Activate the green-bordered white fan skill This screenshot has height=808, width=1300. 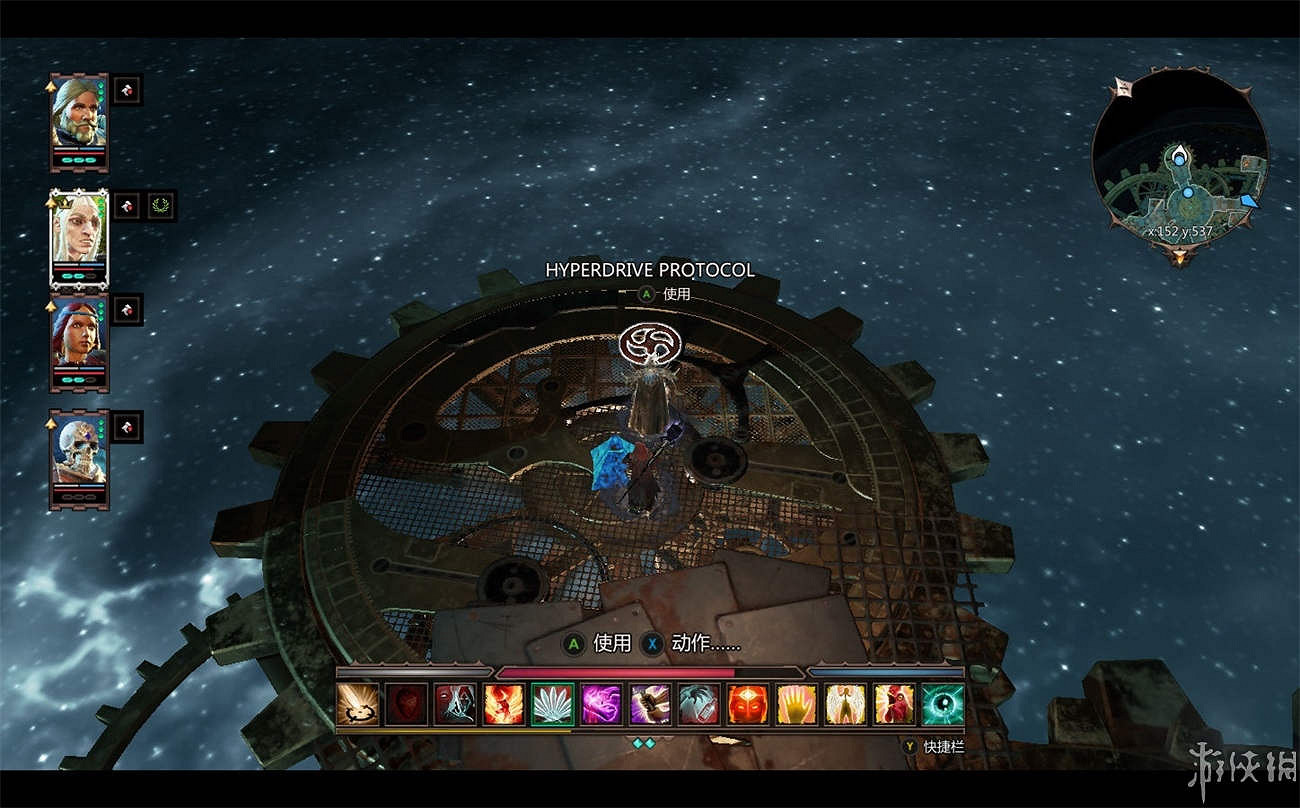[553, 704]
